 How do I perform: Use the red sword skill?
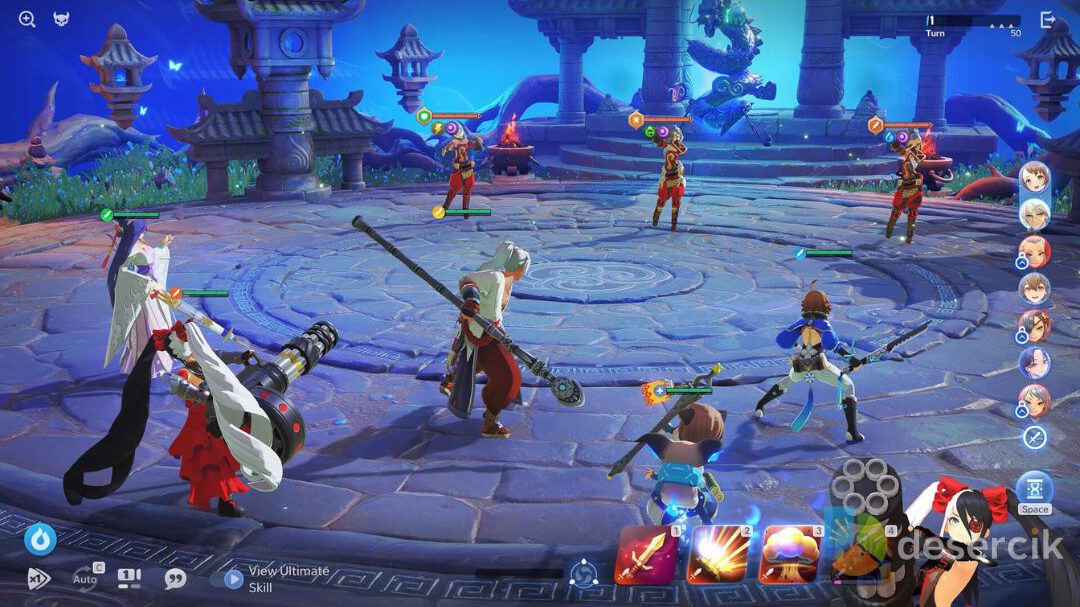(x=645, y=555)
